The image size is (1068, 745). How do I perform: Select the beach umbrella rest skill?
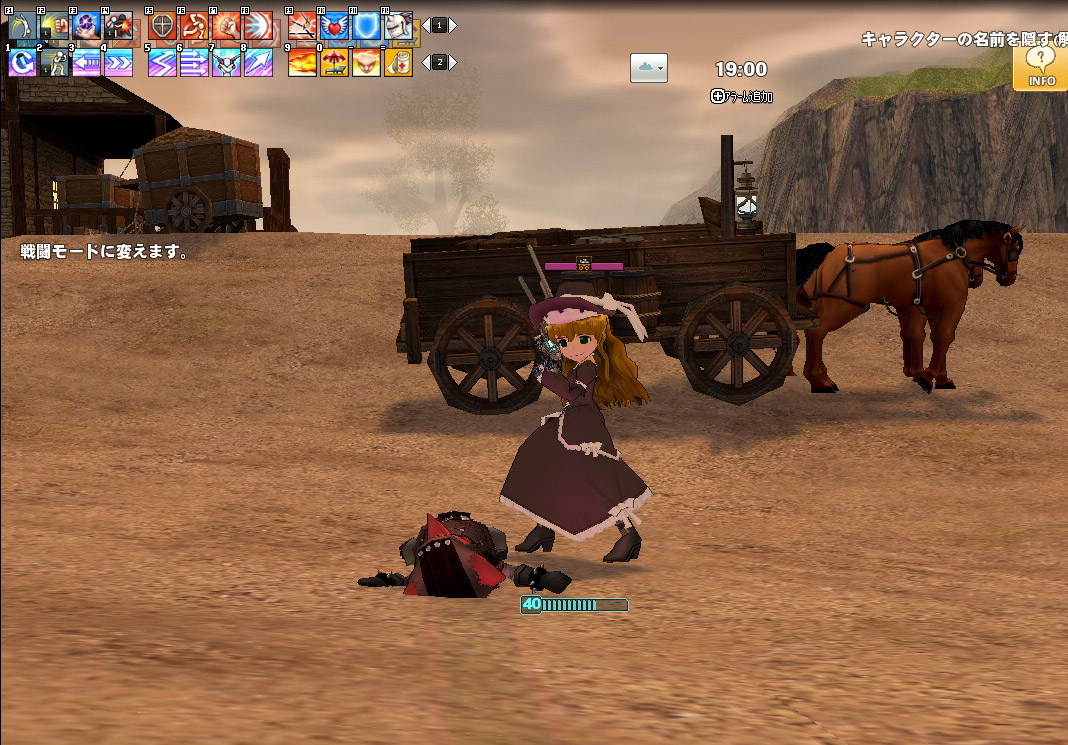click(334, 63)
